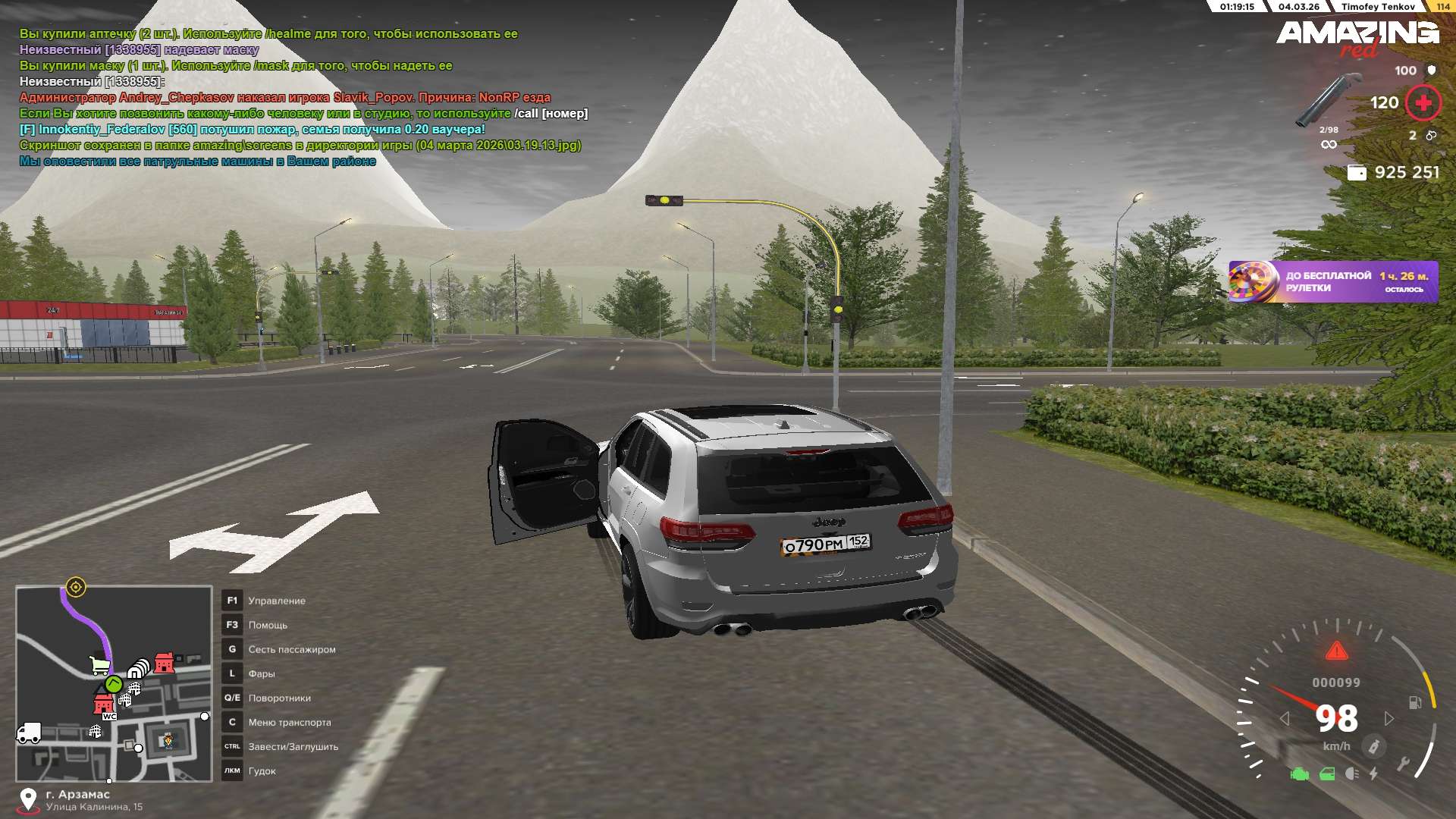Toggle the headlights indicator icon
The height and width of the screenshot is (819, 1456).
[x=1351, y=774]
